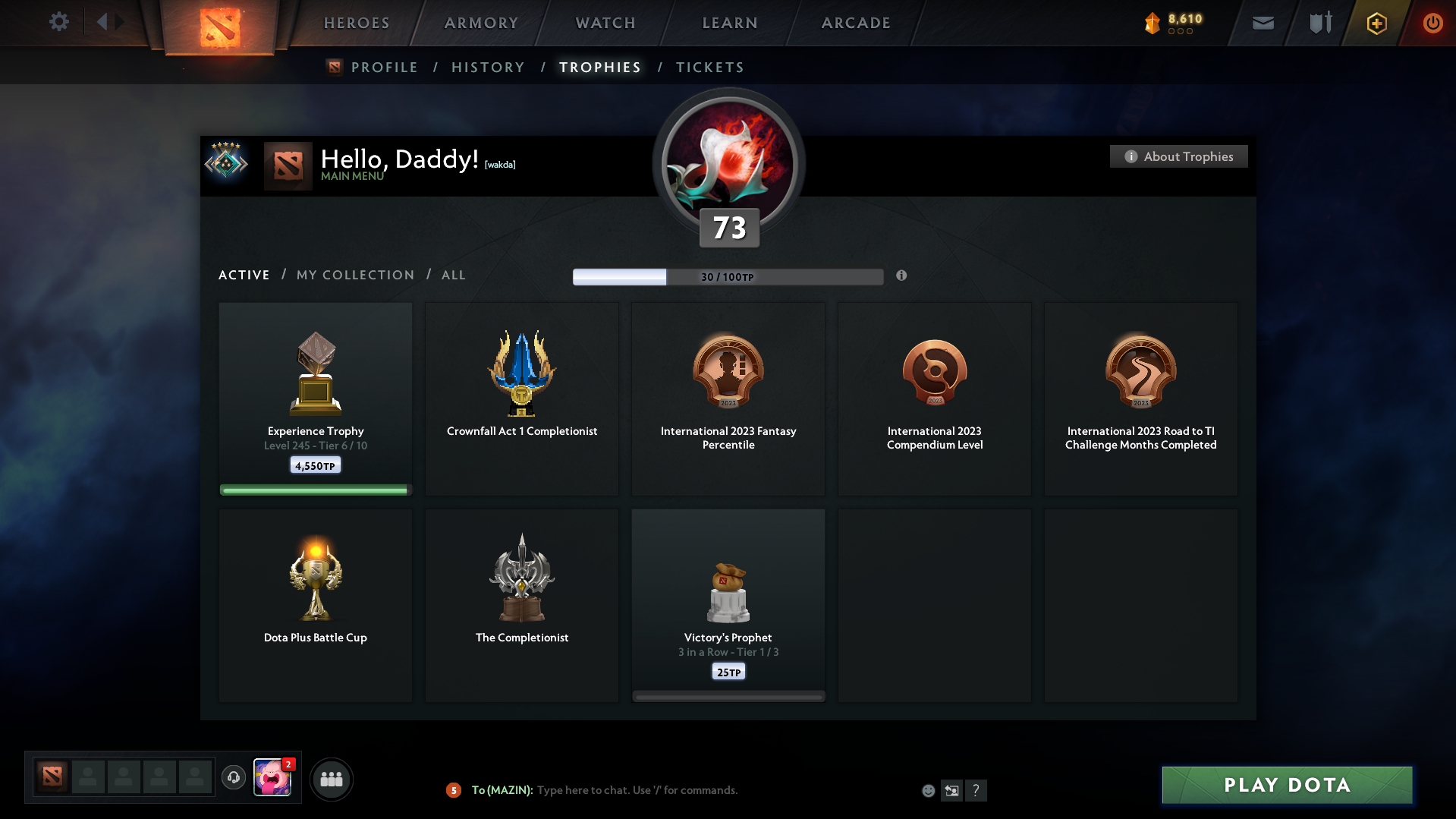
Task: Open the emoticon picker in chat
Action: pos(928,790)
